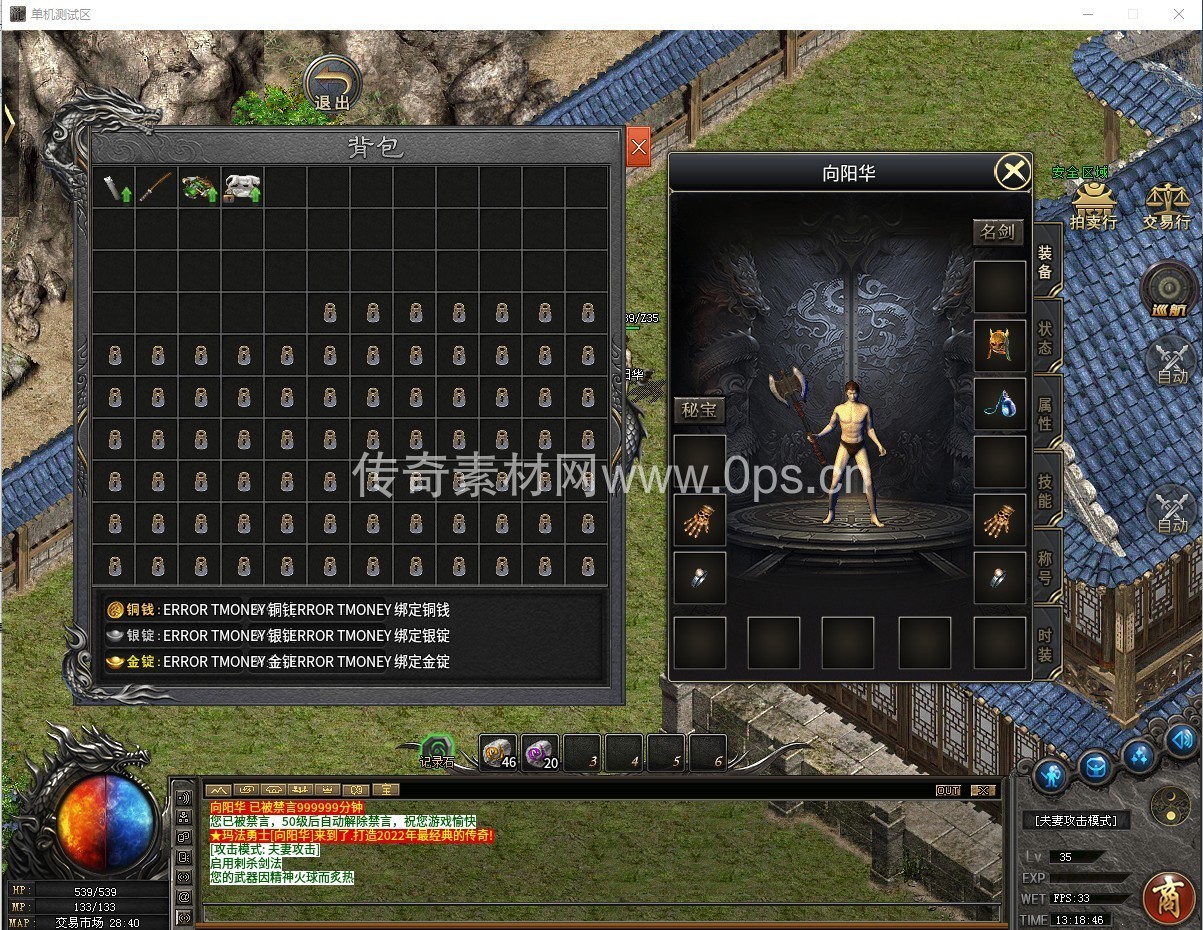The height and width of the screenshot is (930, 1203).
Task: Open the 秘宝 treasure button
Action: point(699,410)
